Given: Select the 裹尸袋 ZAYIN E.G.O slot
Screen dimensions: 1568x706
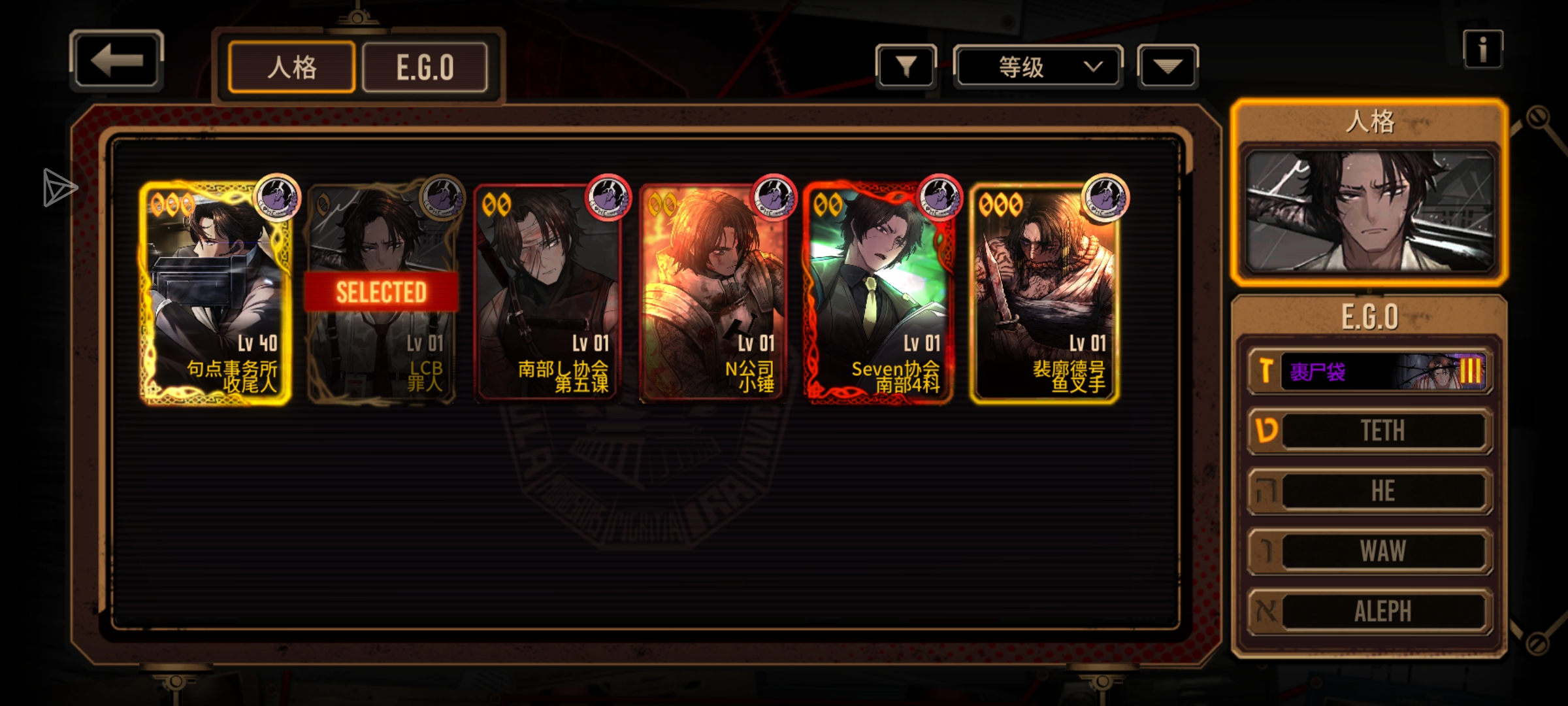Looking at the screenshot, I should point(1371,371).
